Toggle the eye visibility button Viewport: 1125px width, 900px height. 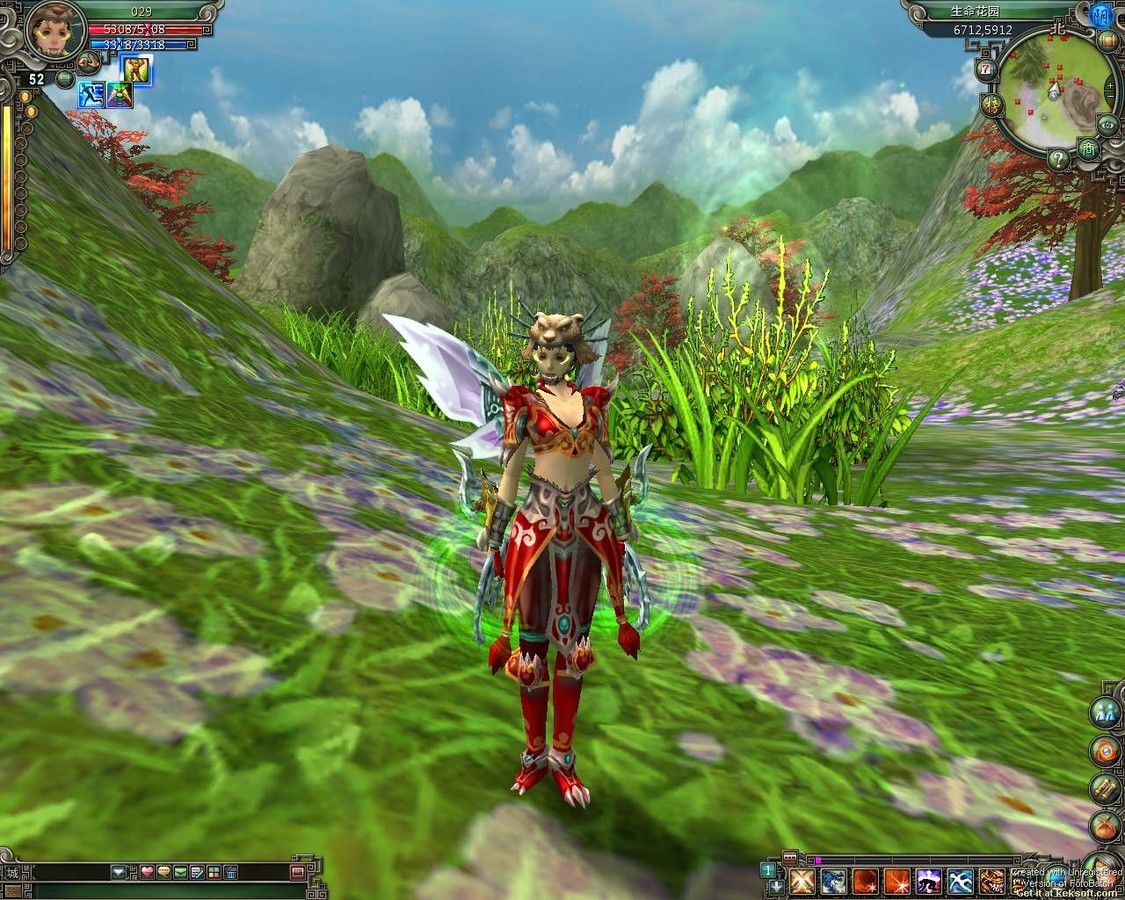[x=1107, y=125]
